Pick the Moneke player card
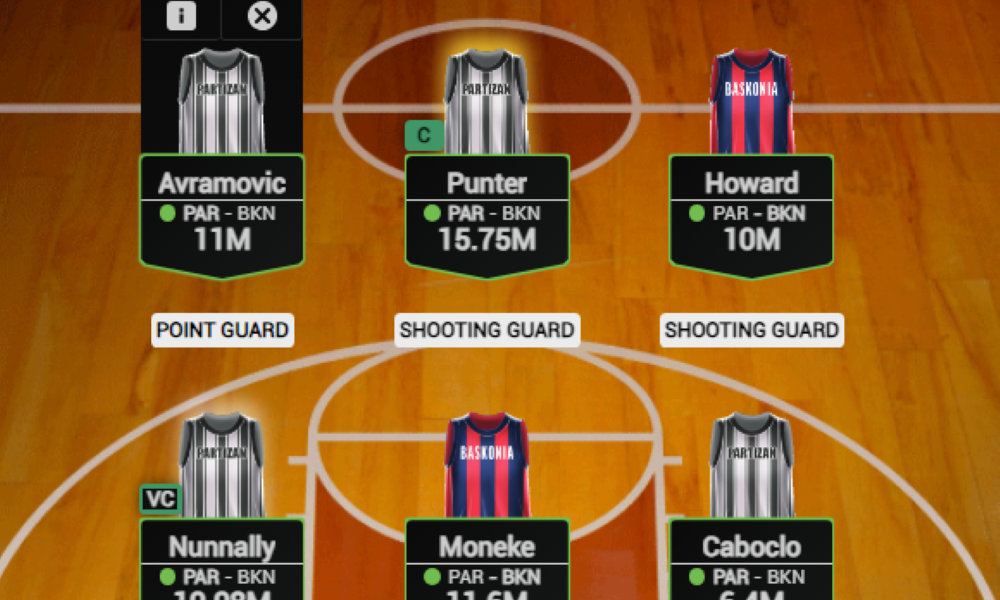The image size is (1000, 600). click(x=487, y=560)
